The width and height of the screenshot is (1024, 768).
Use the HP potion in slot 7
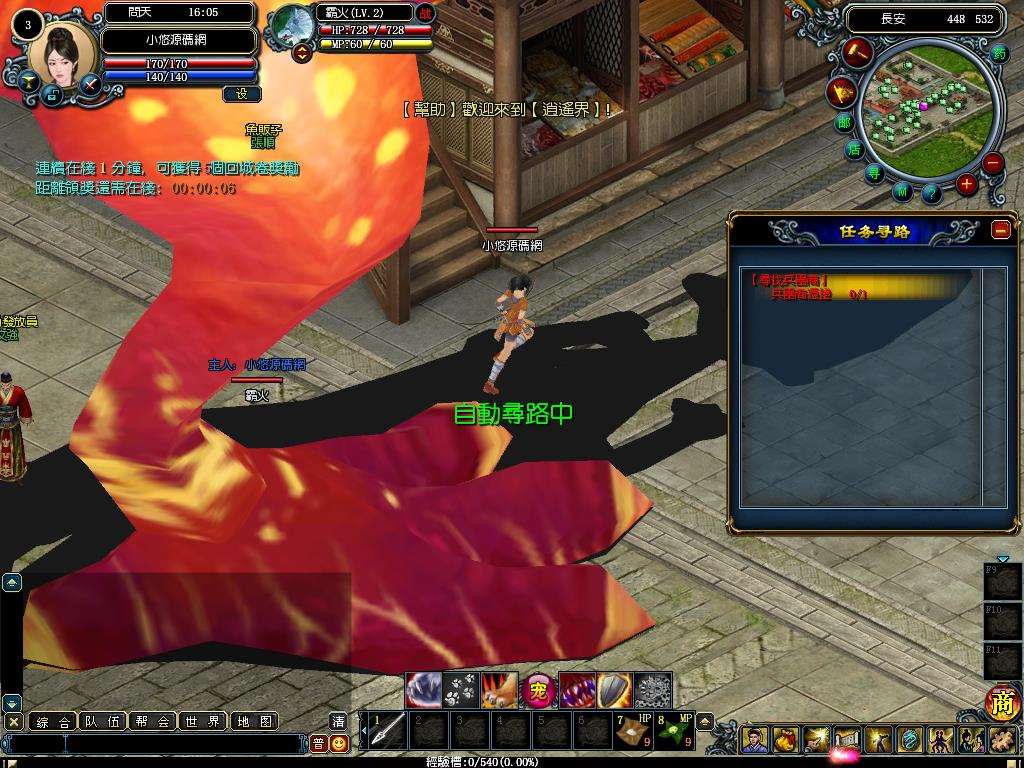pyautogui.click(x=631, y=730)
